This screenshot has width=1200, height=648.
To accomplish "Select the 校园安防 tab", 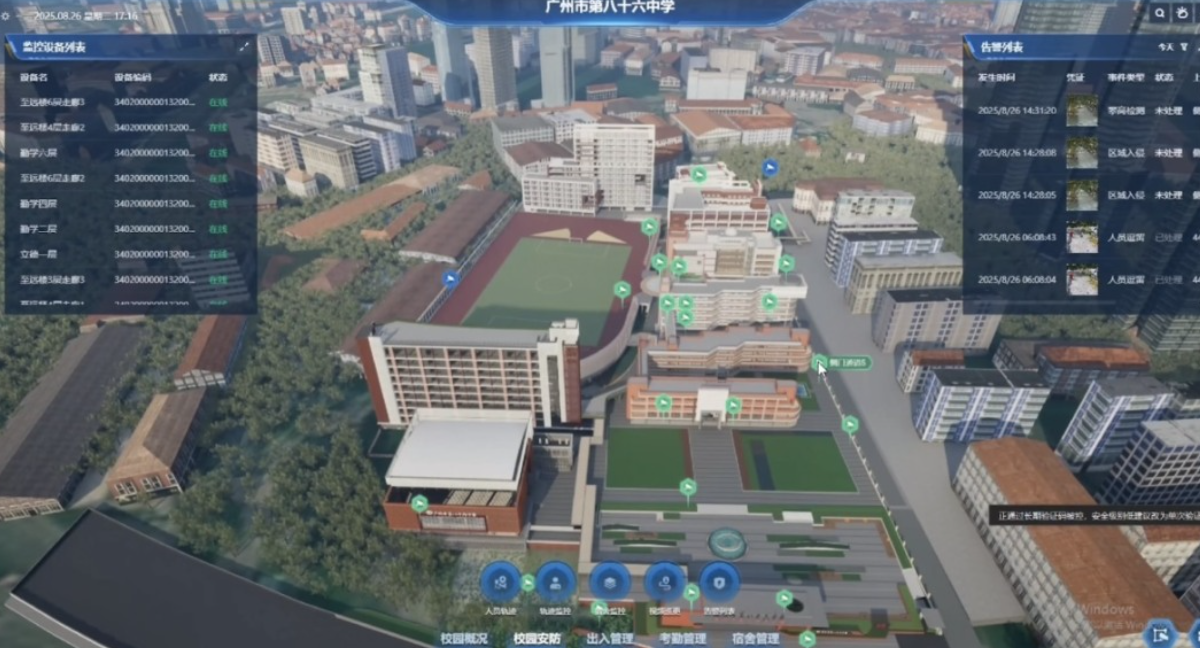I will pos(536,638).
